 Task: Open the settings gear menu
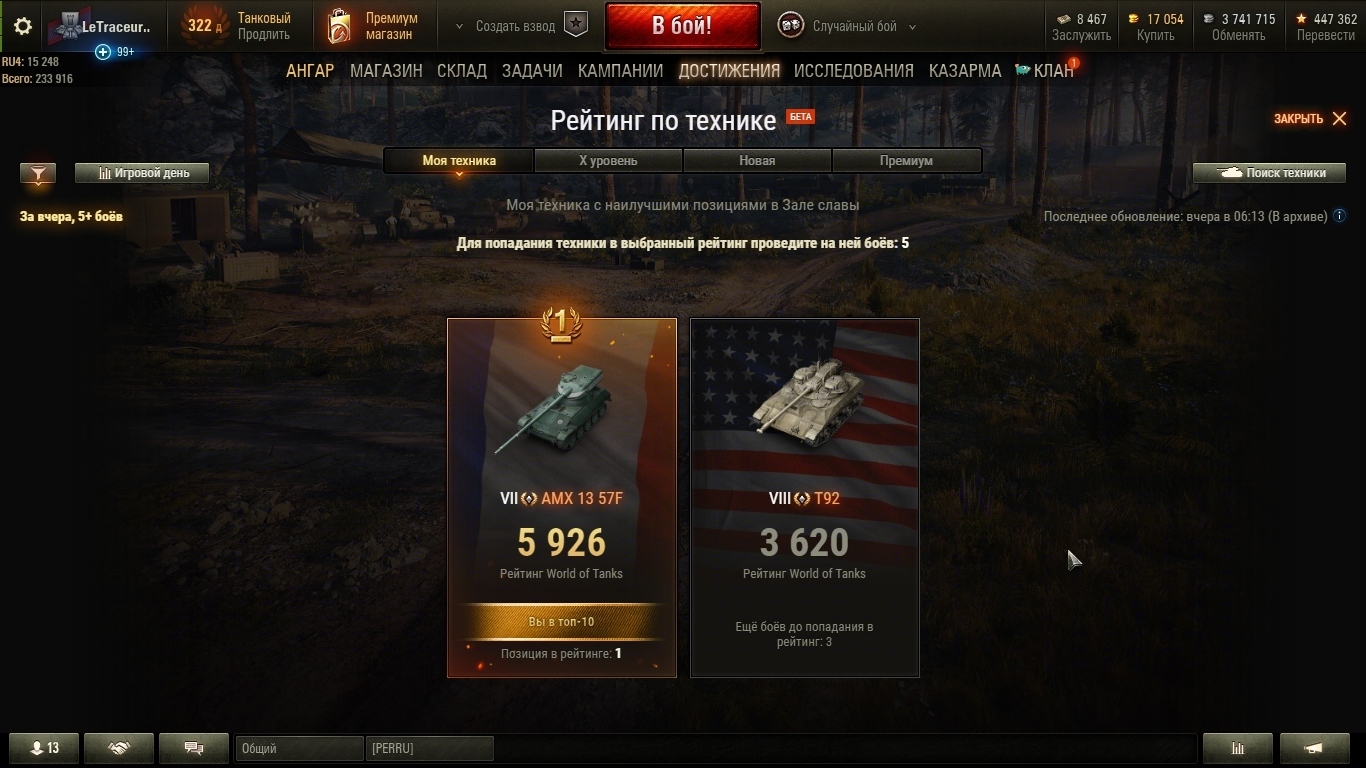(23, 27)
